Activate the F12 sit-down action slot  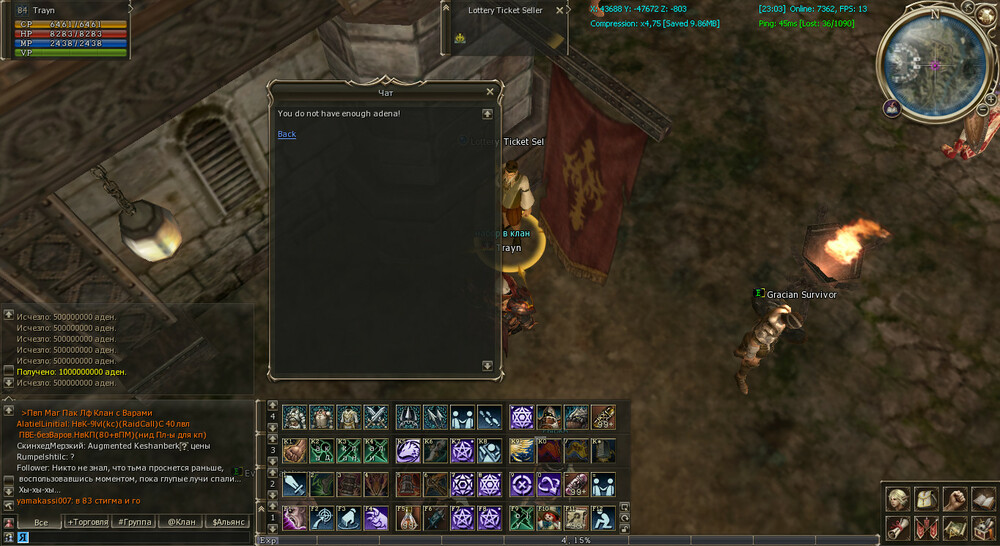[x=603, y=517]
